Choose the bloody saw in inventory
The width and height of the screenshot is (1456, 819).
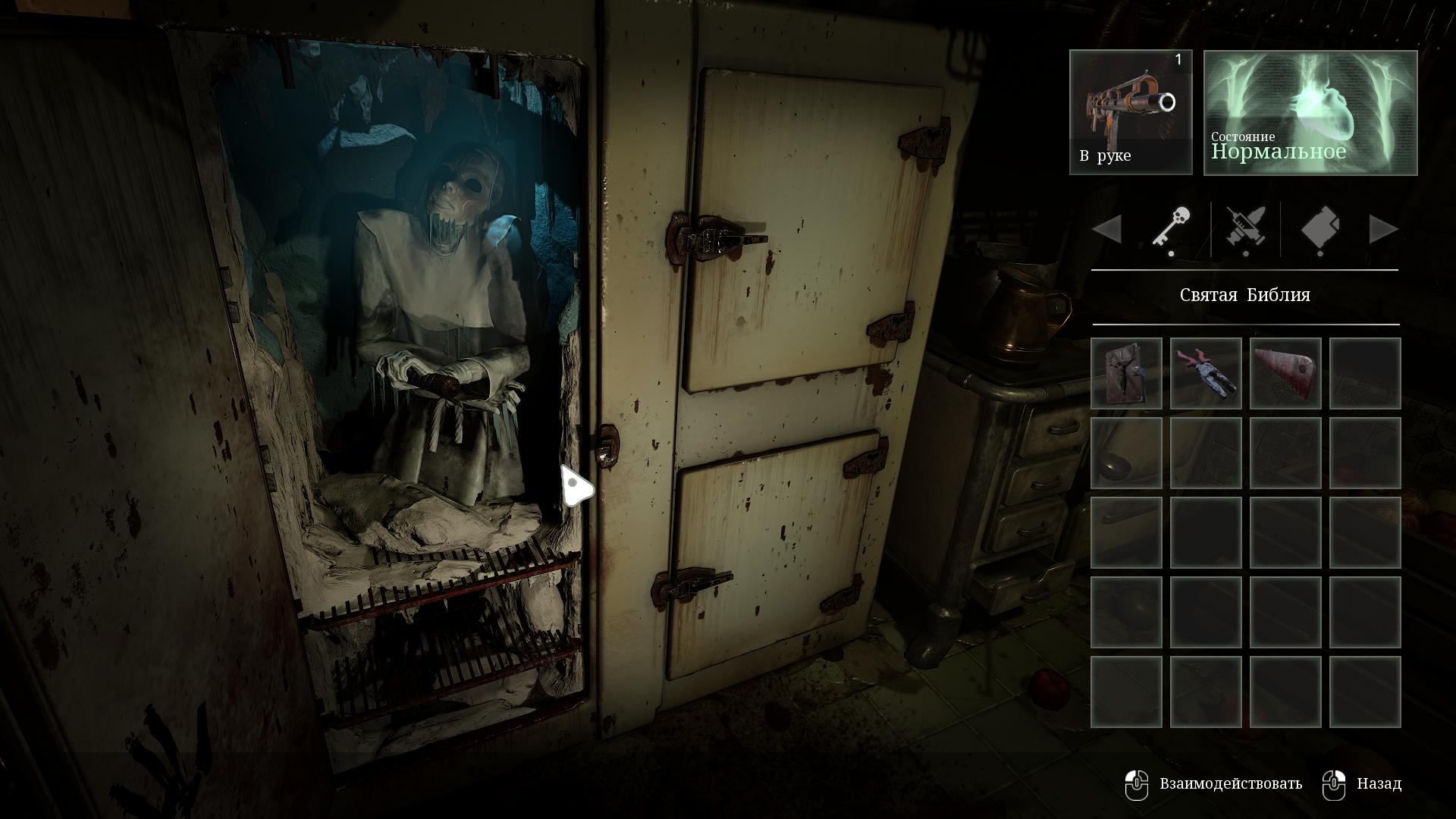[x=1285, y=373]
